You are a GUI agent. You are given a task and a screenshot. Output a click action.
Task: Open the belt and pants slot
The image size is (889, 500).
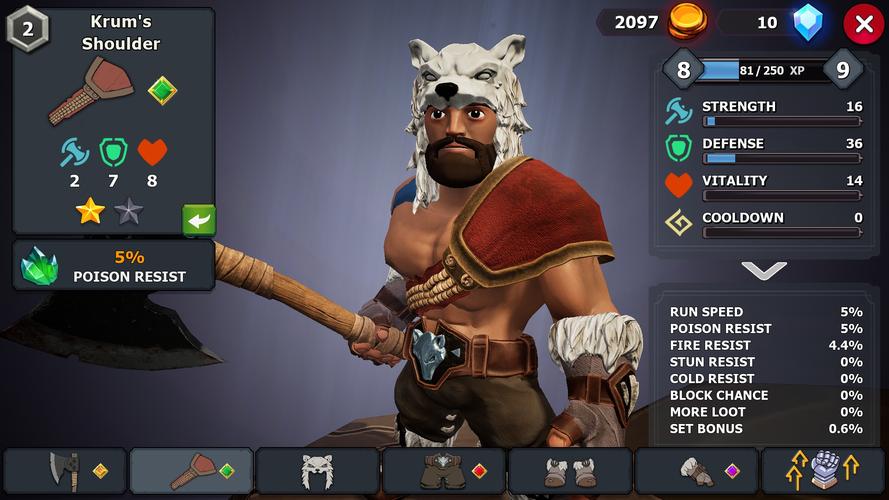[x=444, y=470]
